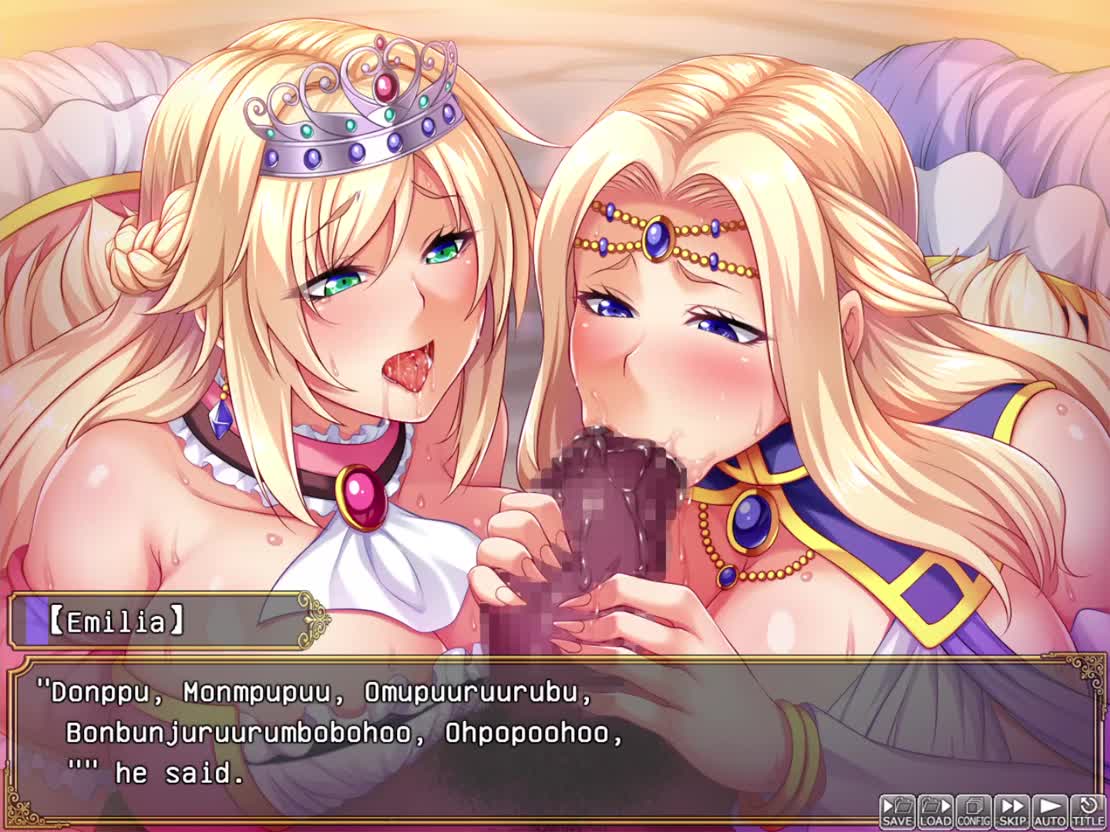Viewport: 1110px width, 832px height.
Task: Open the CONFIG settings
Action: point(973,811)
